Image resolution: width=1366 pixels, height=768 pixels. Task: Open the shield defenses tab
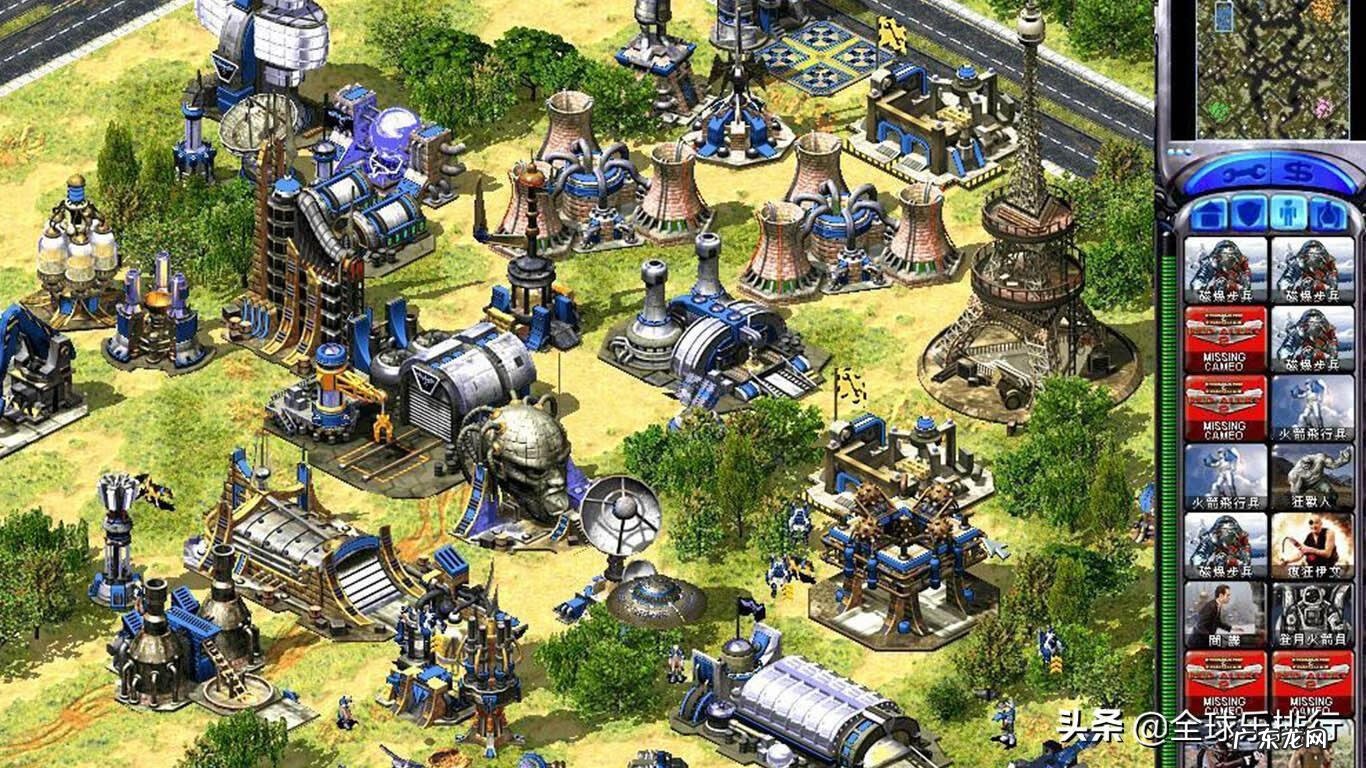pyautogui.click(x=1244, y=213)
